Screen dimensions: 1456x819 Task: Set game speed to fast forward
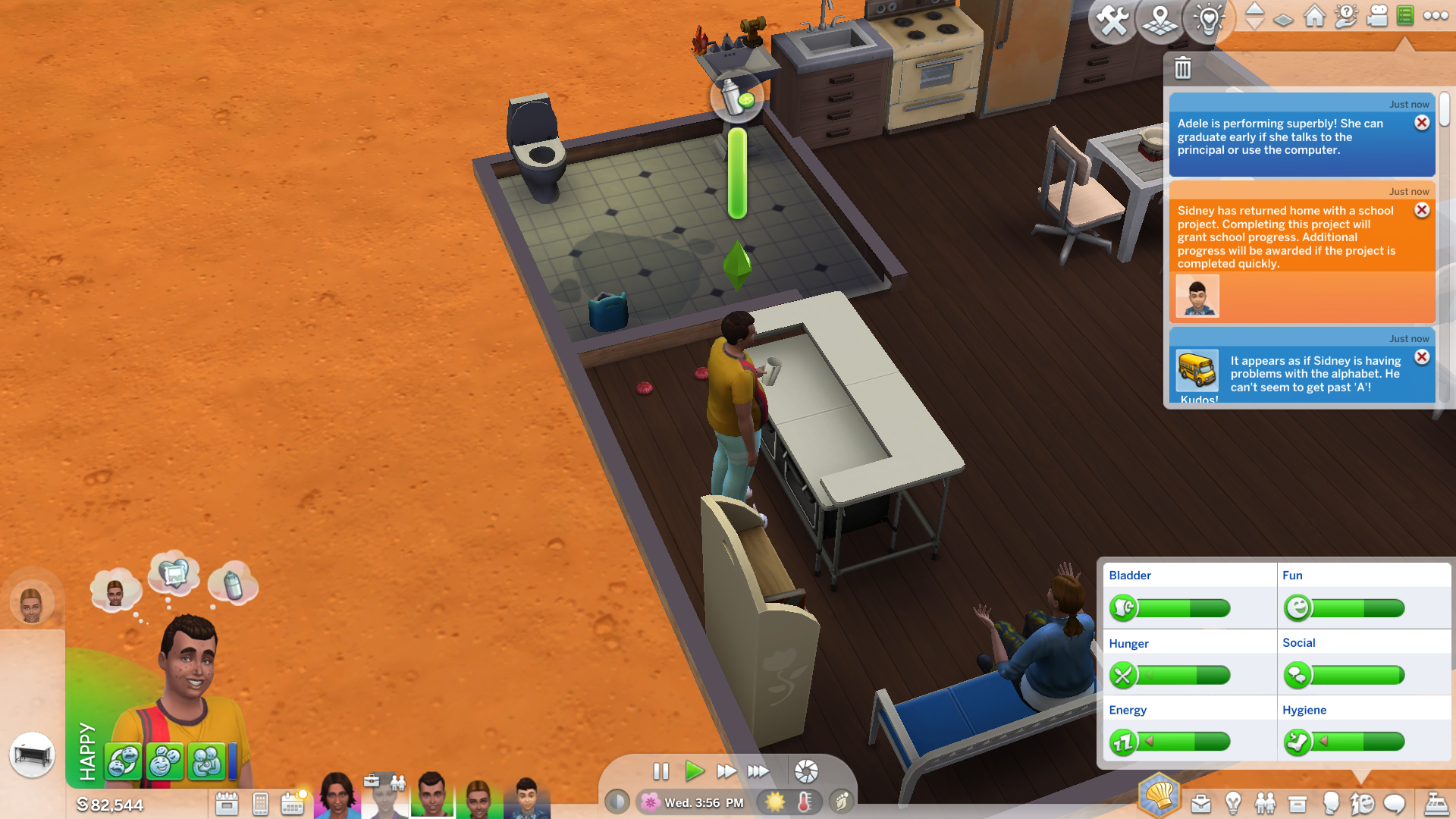pos(726,771)
